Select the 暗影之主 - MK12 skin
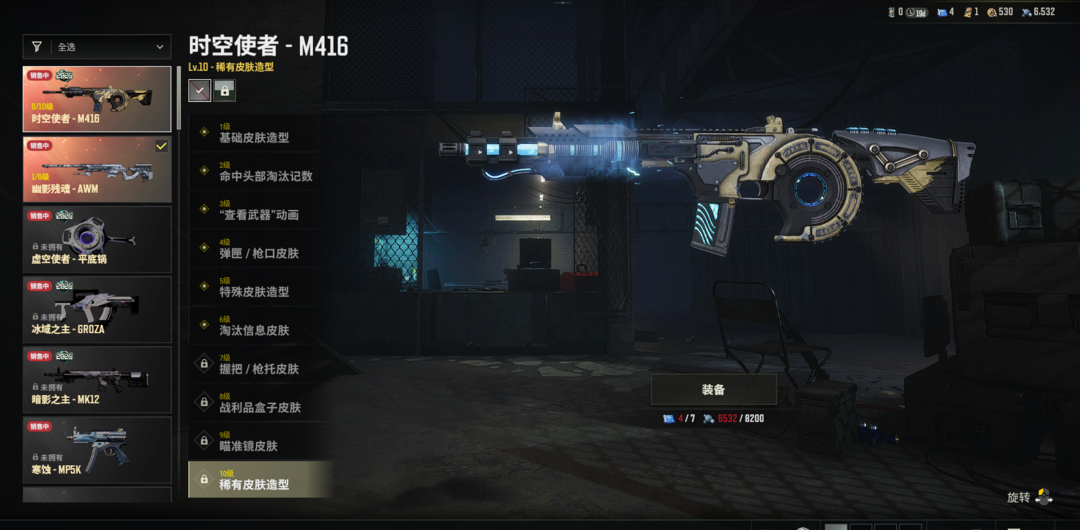The width and height of the screenshot is (1080, 530). (x=97, y=379)
